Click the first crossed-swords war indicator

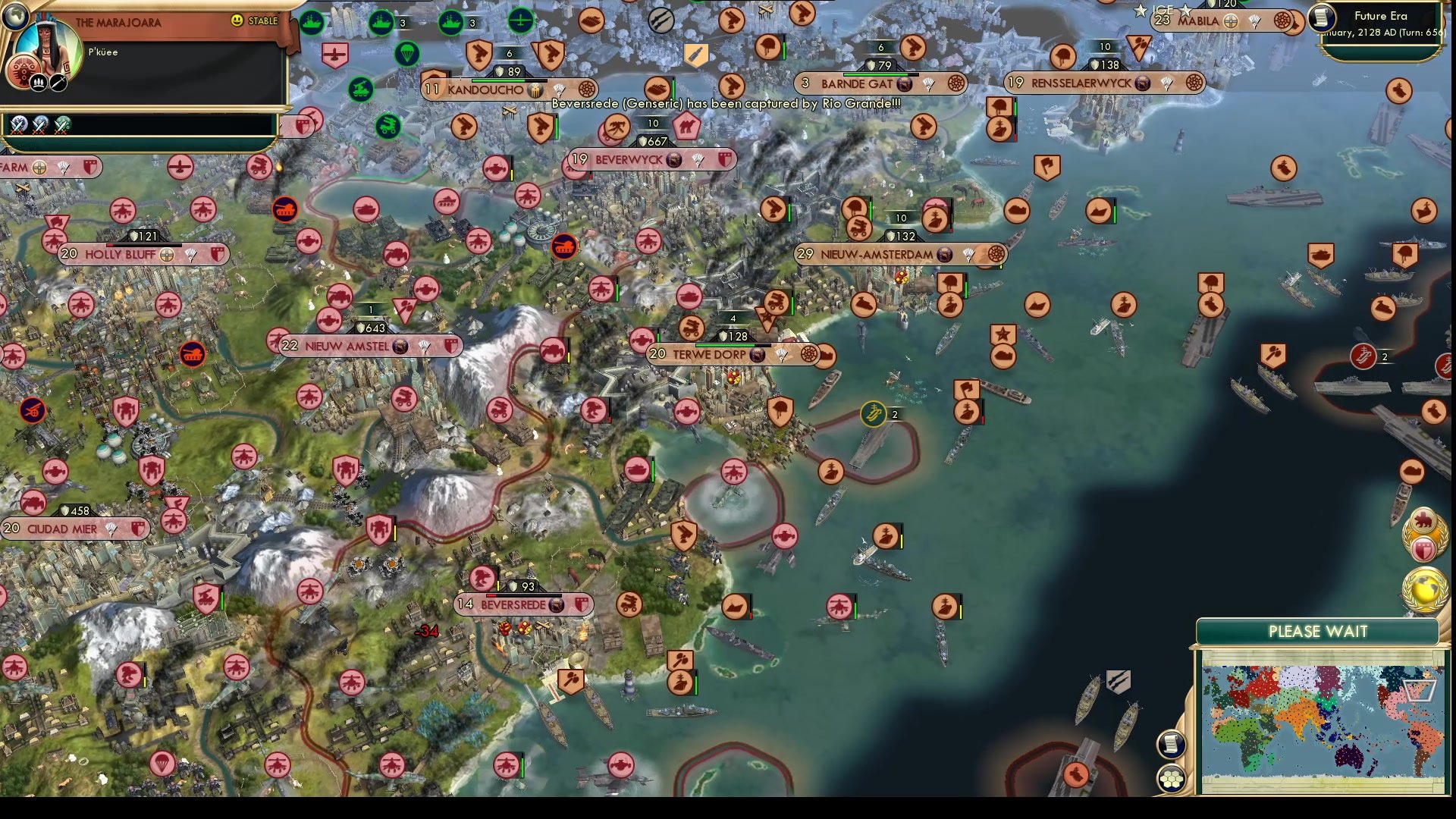tap(19, 124)
